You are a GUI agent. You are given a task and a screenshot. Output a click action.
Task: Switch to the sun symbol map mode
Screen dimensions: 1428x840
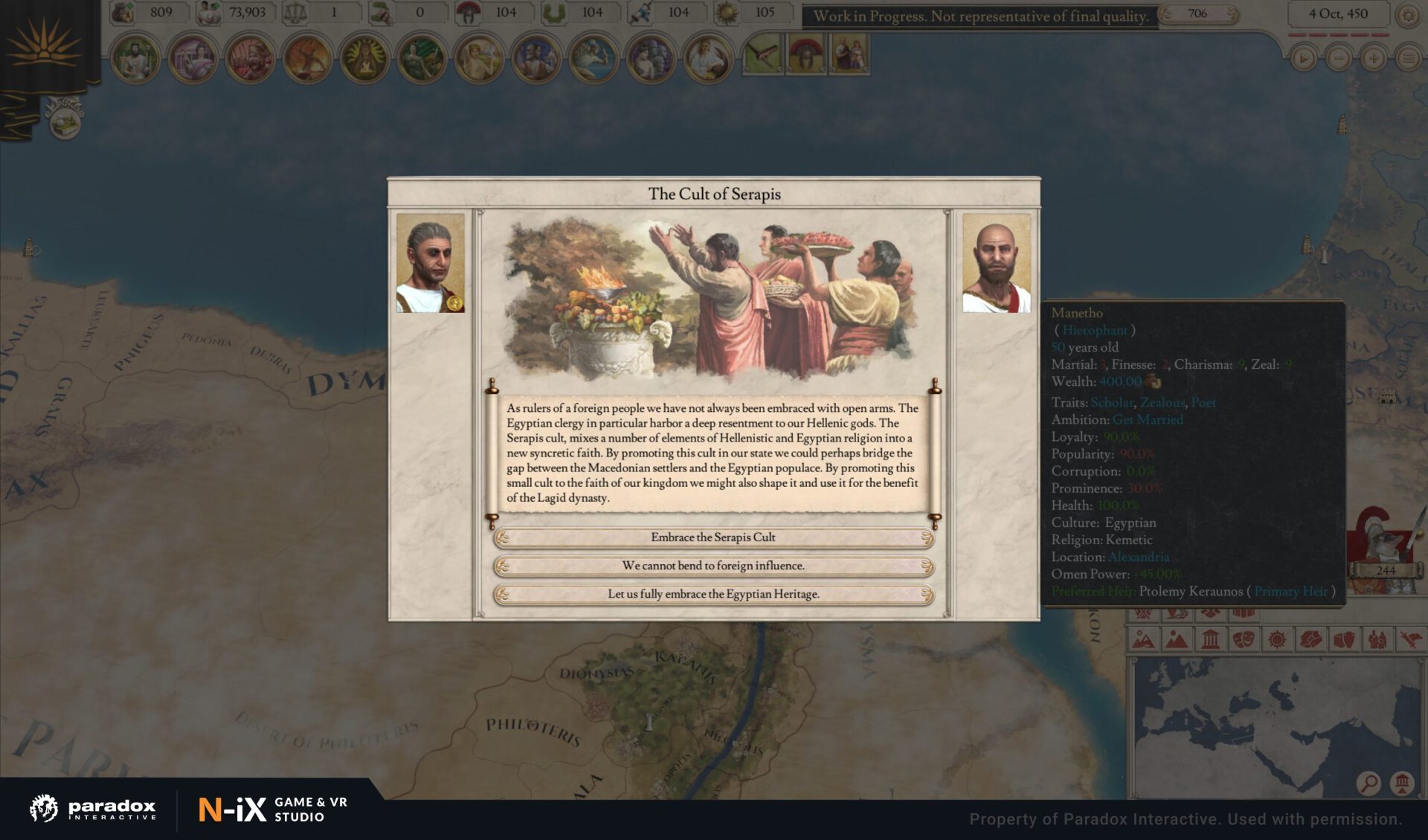coord(1277,639)
